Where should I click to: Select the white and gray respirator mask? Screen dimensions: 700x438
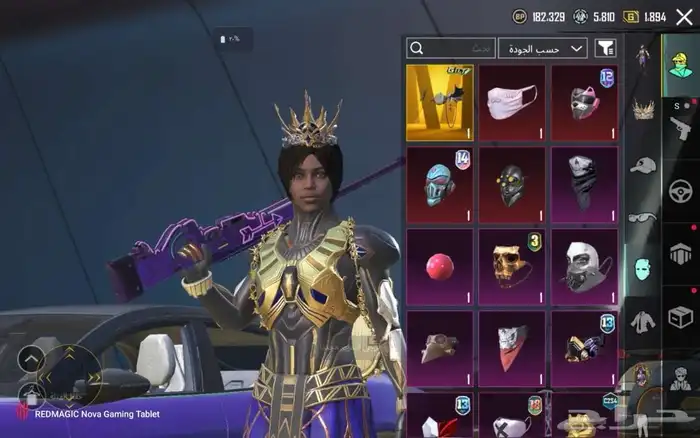pos(584,267)
